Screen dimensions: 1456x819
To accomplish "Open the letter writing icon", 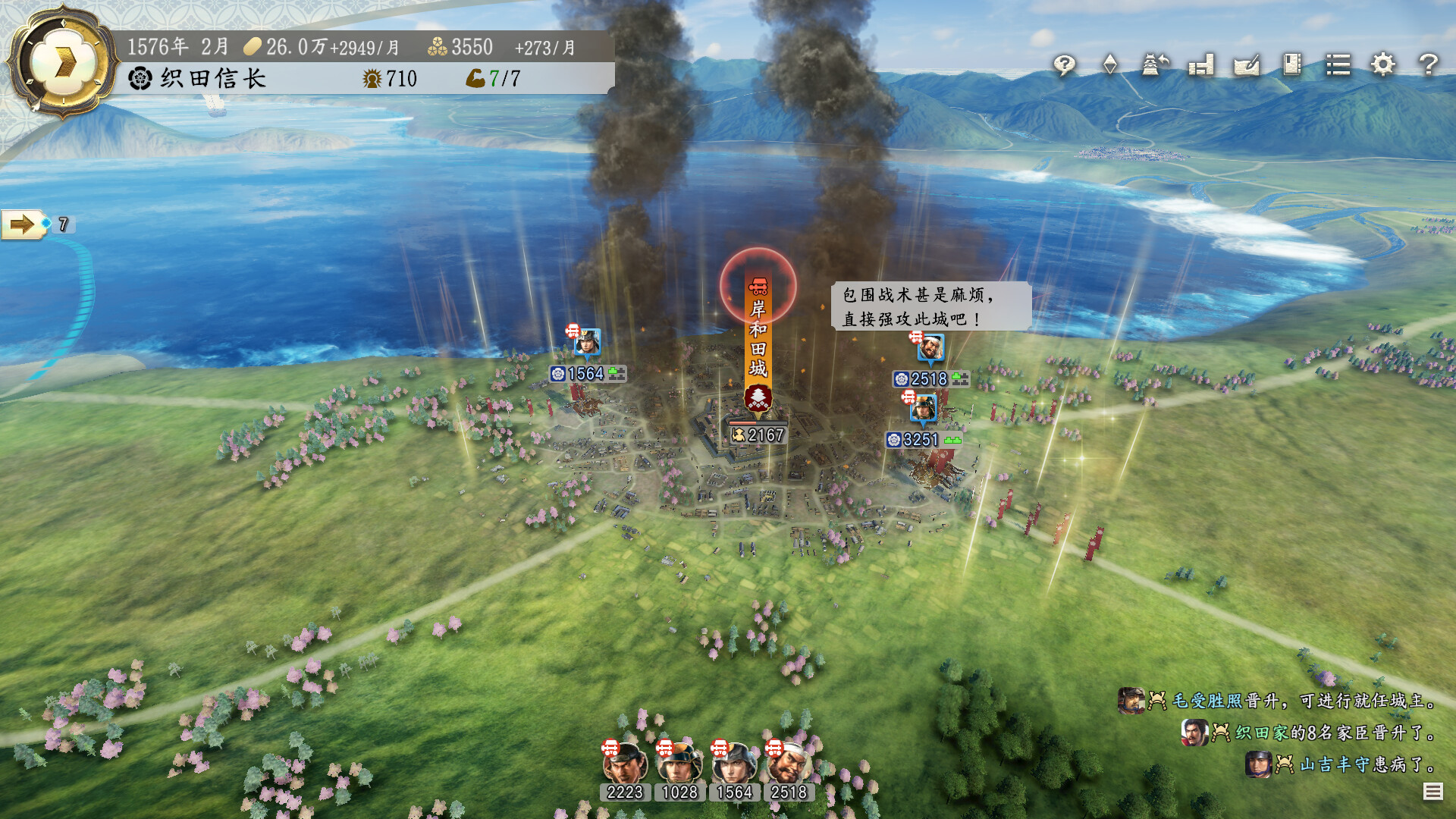I will pyautogui.click(x=1245, y=66).
